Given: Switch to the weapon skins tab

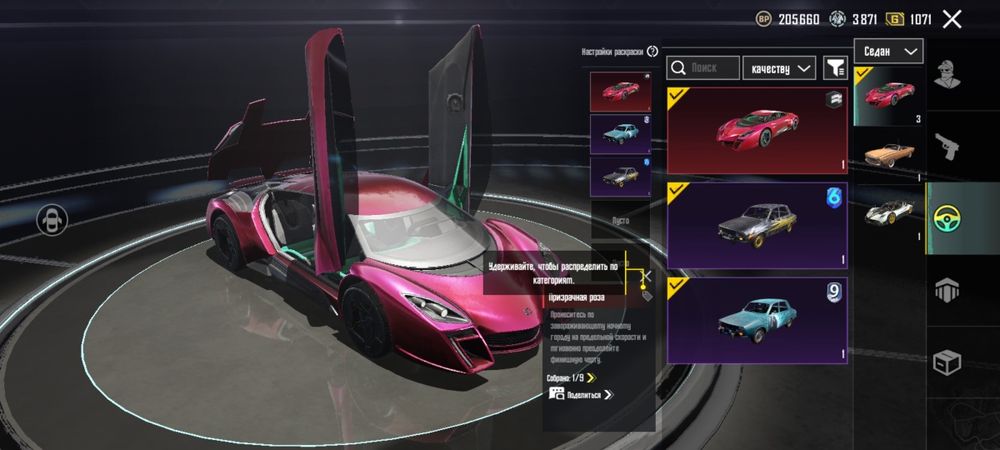Looking at the screenshot, I should click(x=946, y=147).
